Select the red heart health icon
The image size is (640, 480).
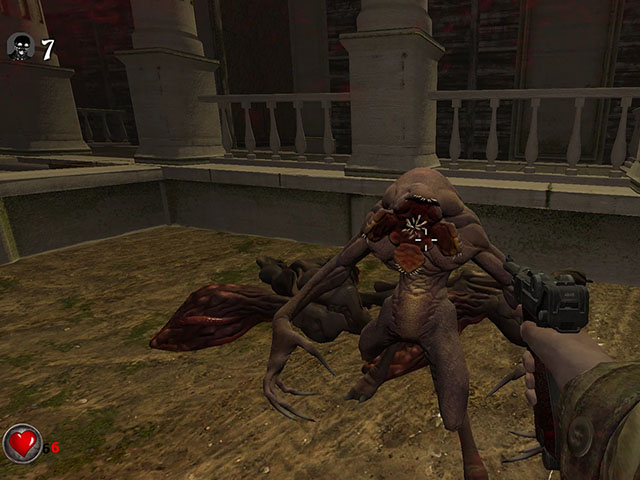click(x=22, y=443)
